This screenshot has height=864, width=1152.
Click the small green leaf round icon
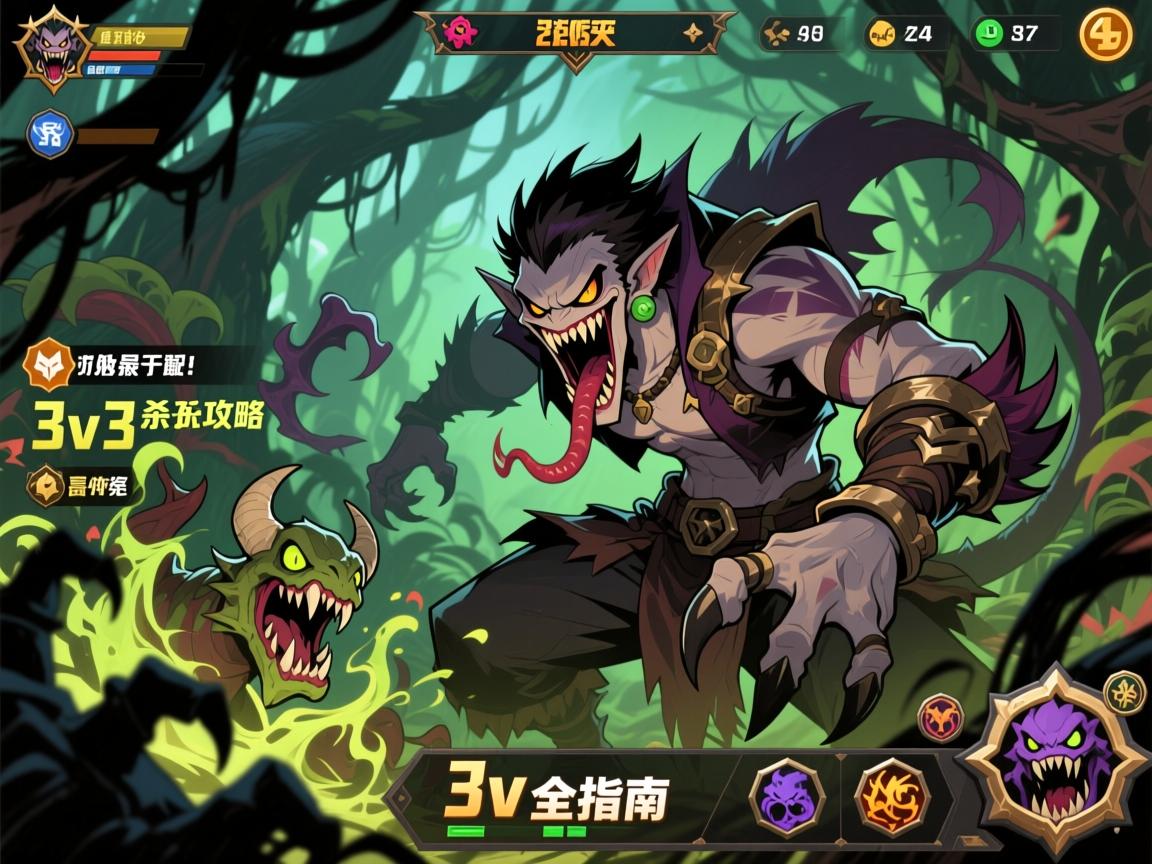1124,692
